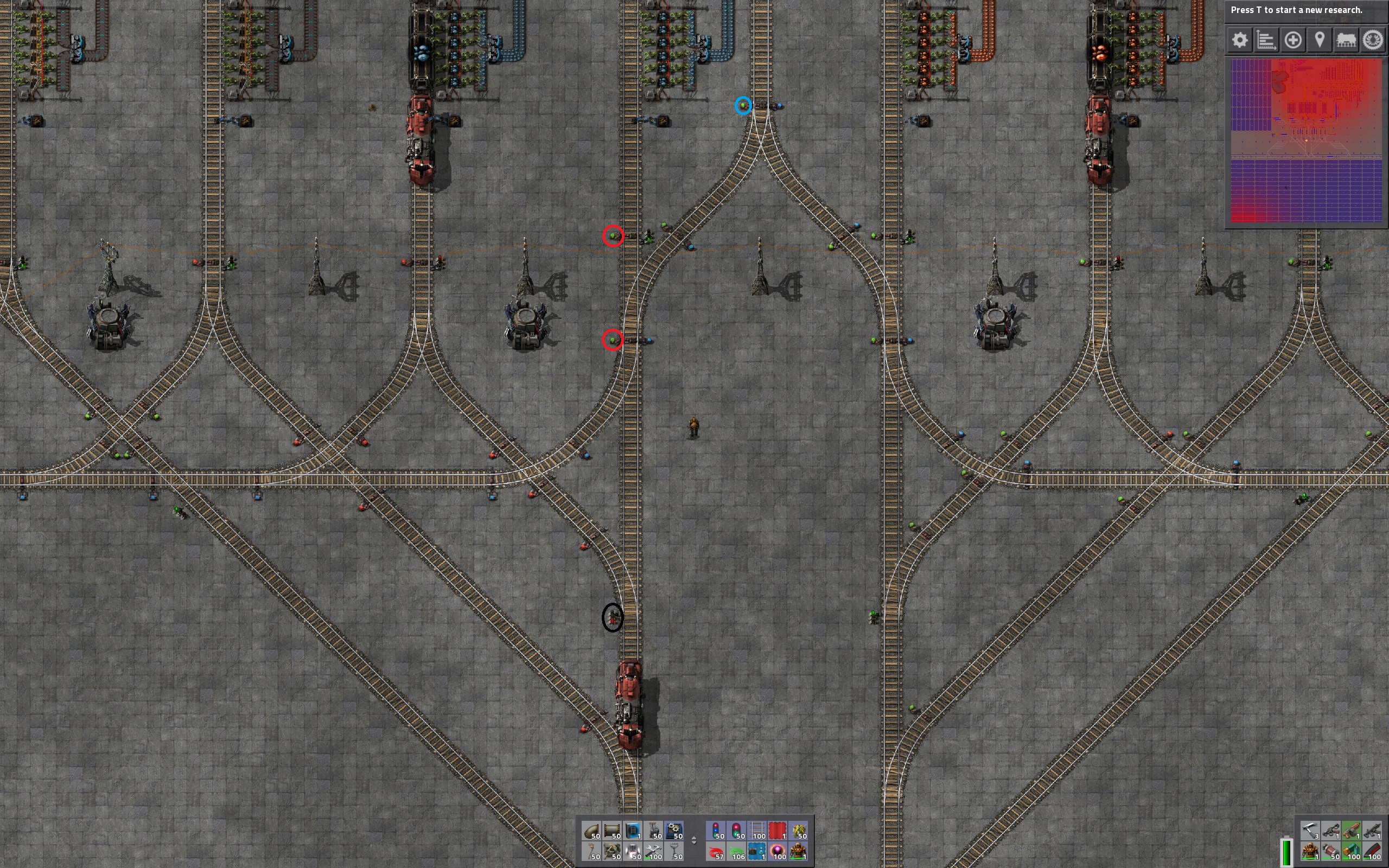Open the trains overview button

tap(1346, 40)
